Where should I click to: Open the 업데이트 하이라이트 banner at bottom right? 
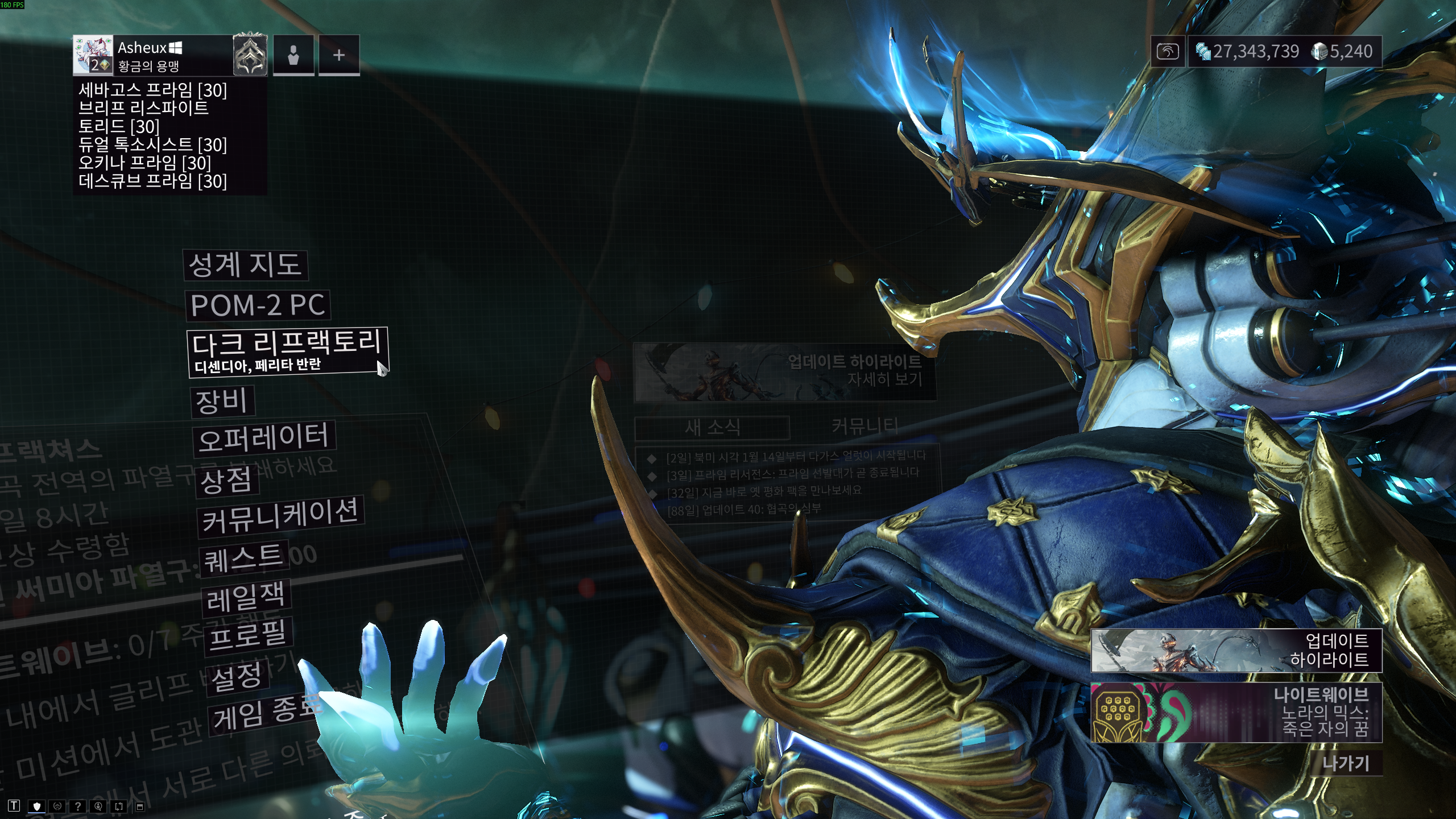(x=1236, y=650)
